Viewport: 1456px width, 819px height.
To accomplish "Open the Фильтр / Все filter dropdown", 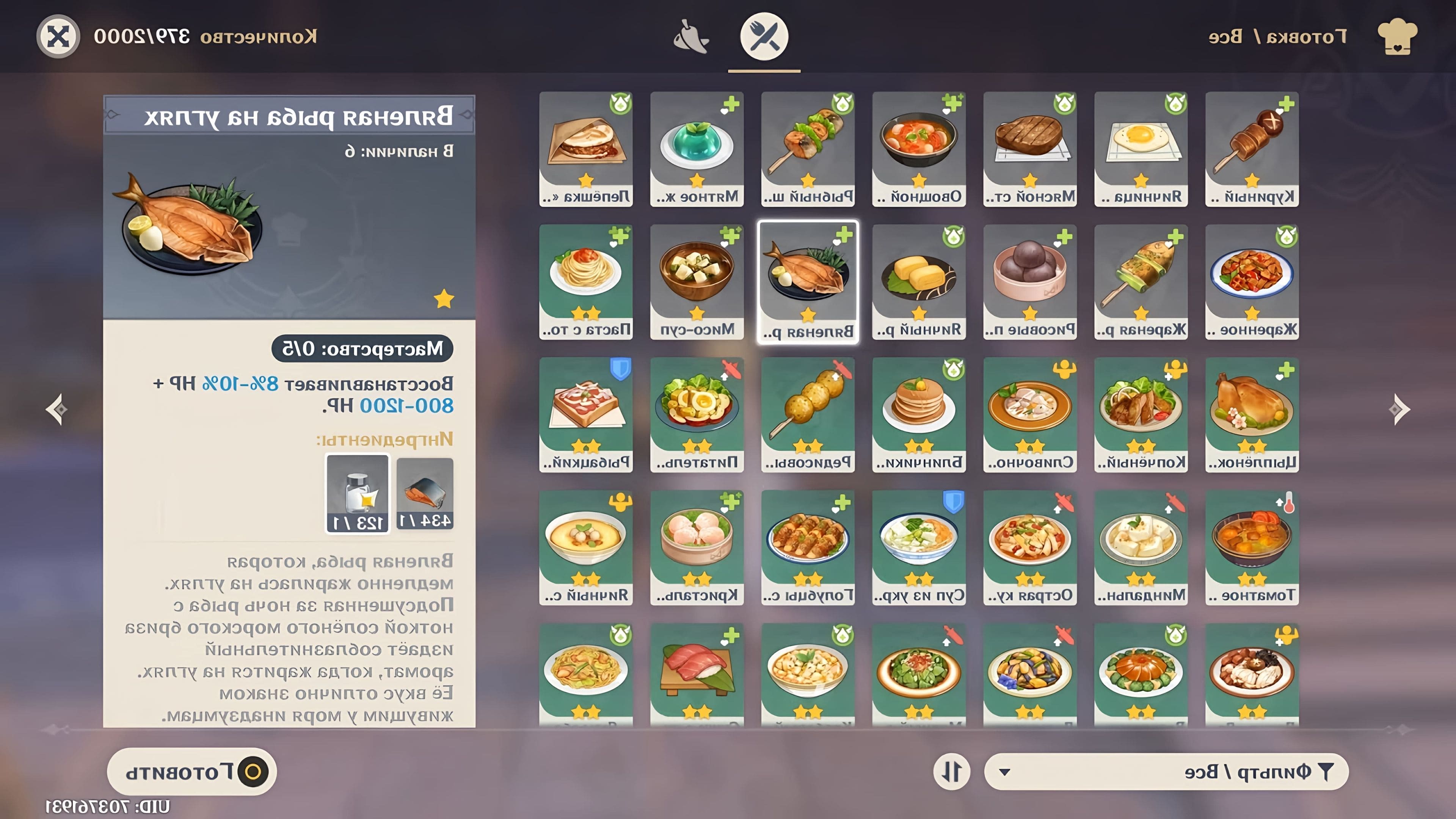I will click(x=1166, y=772).
